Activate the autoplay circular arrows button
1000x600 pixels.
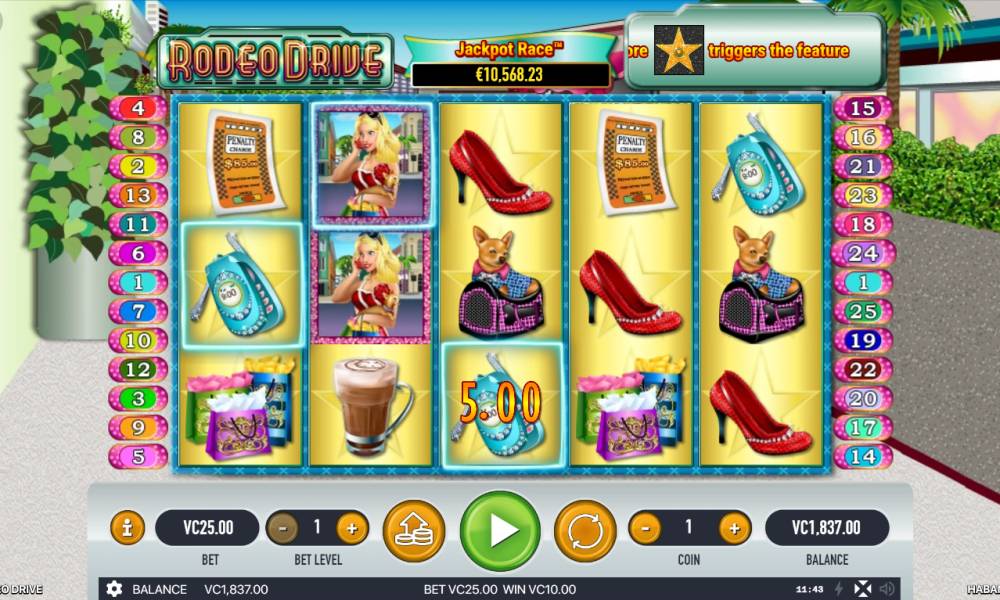point(585,529)
